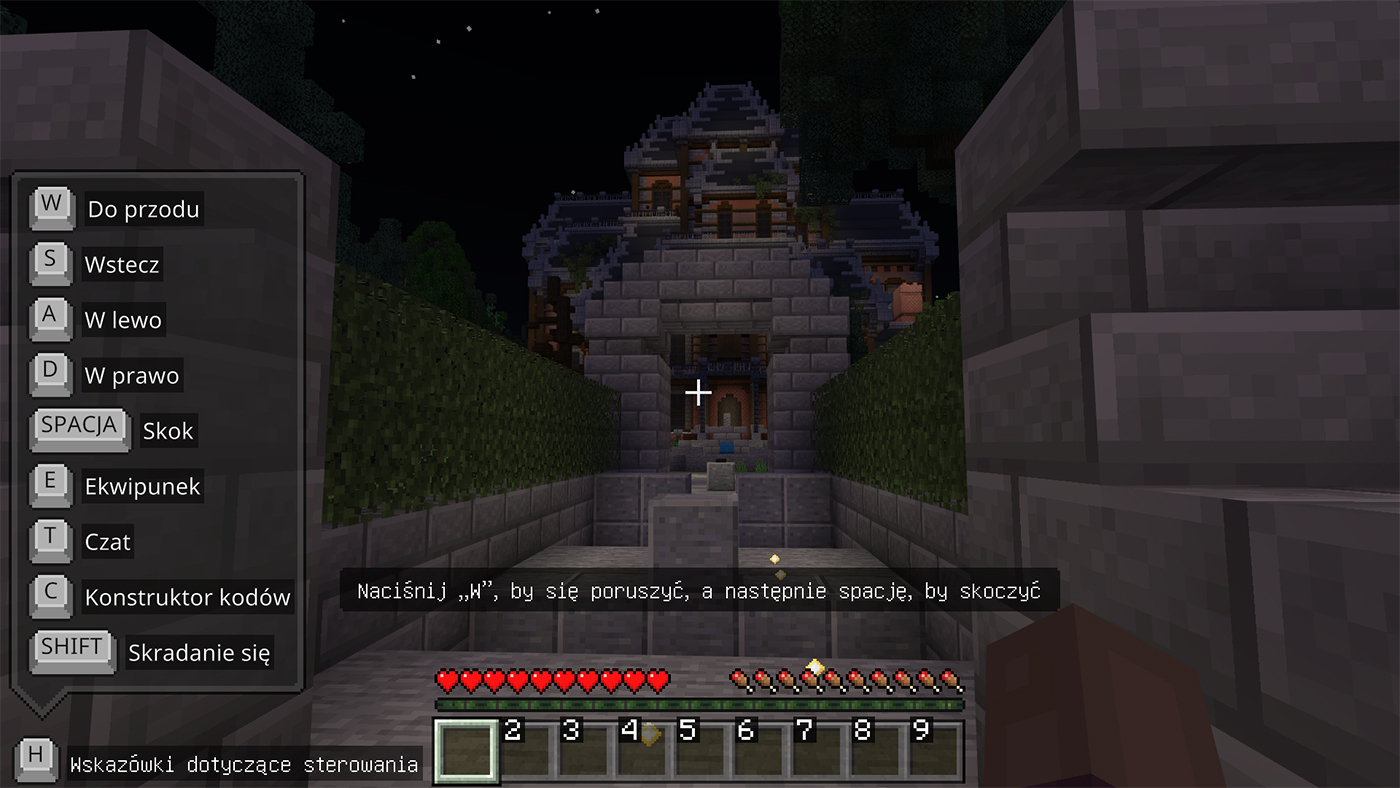Click the Do przodu label text

click(x=143, y=210)
